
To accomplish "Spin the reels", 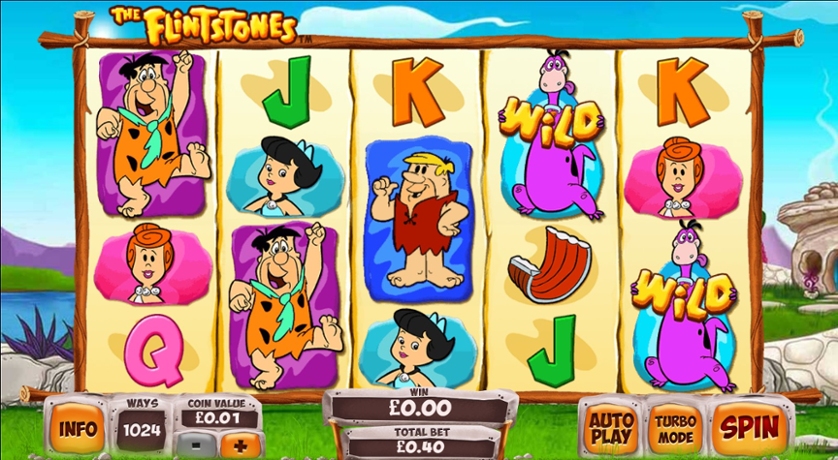I will point(750,427).
